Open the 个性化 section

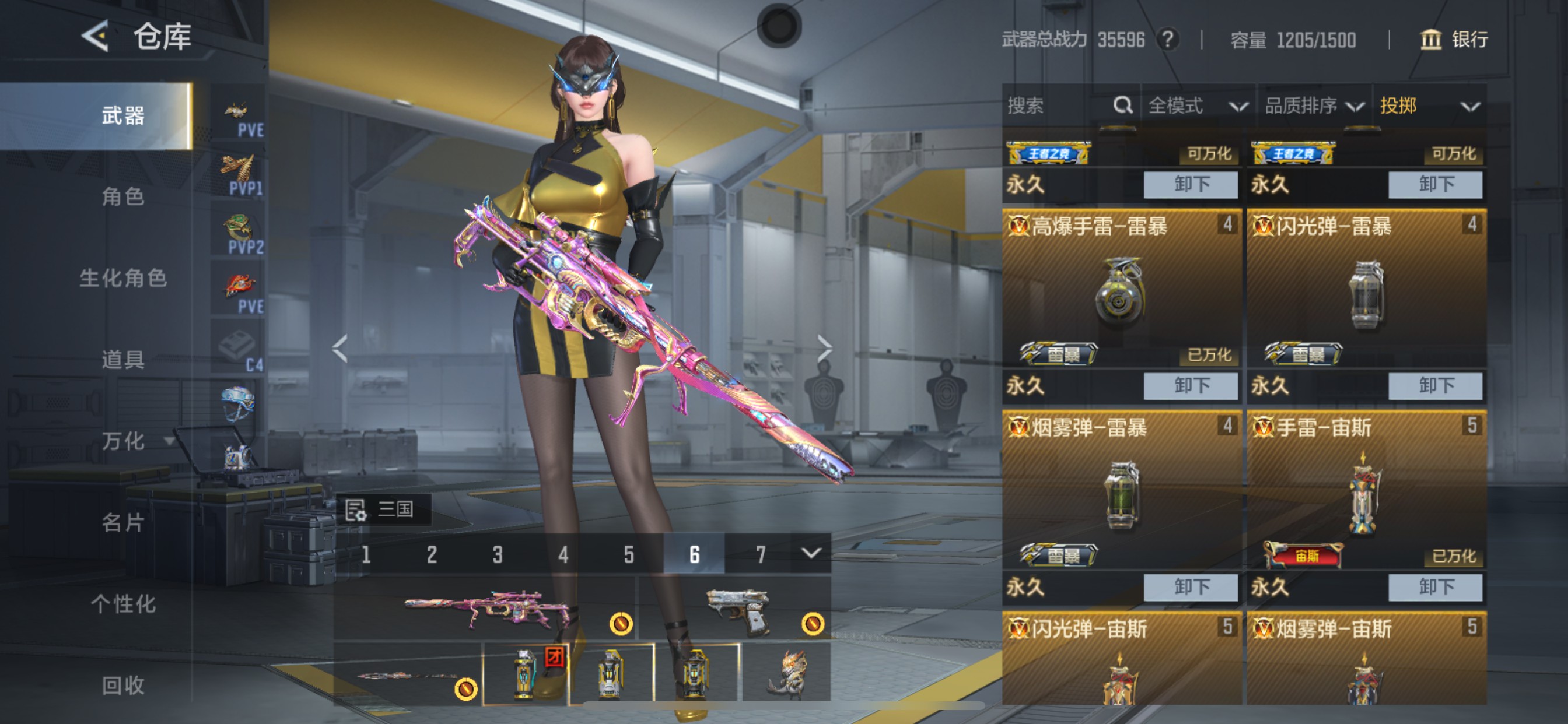pyautogui.click(x=123, y=603)
